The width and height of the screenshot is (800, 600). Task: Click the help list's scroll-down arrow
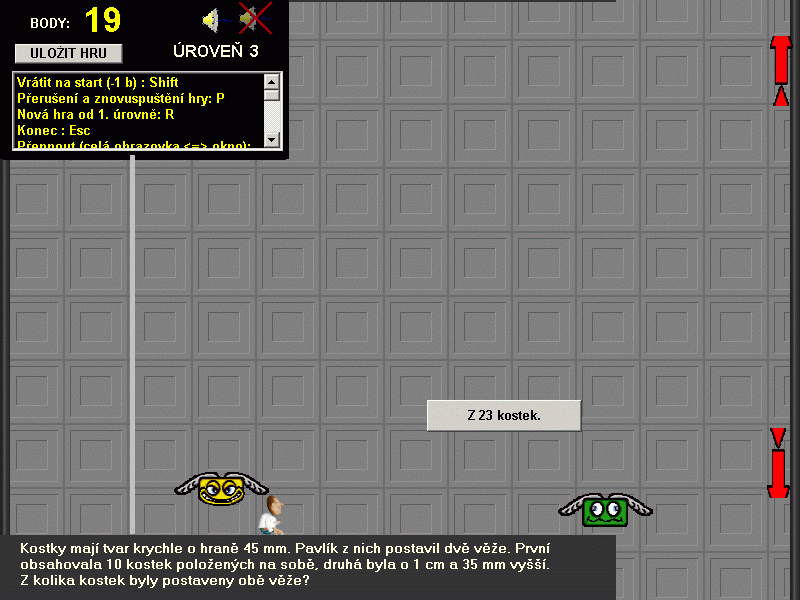tap(272, 139)
